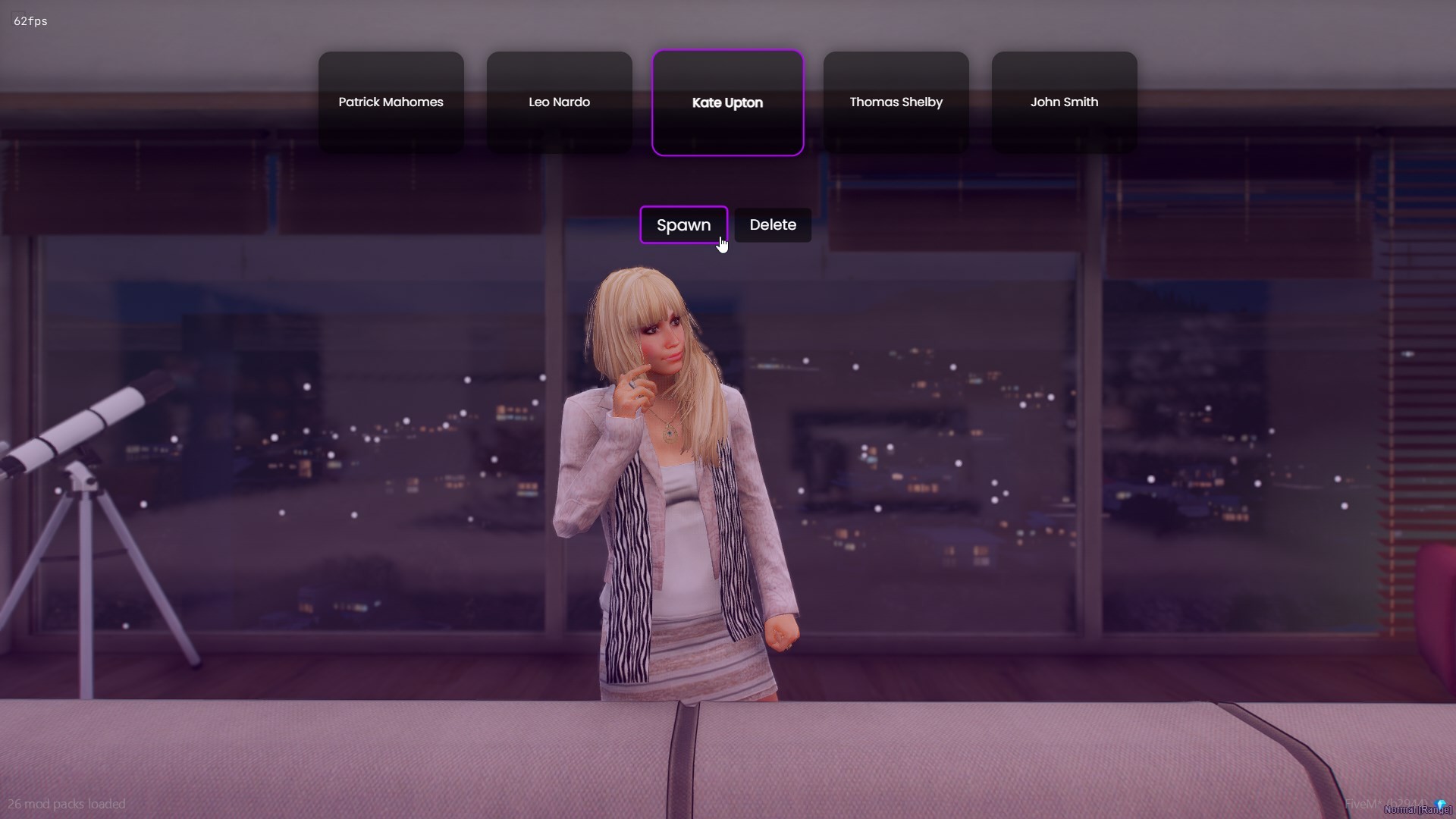Pick the Kate Upton character card

point(727,102)
